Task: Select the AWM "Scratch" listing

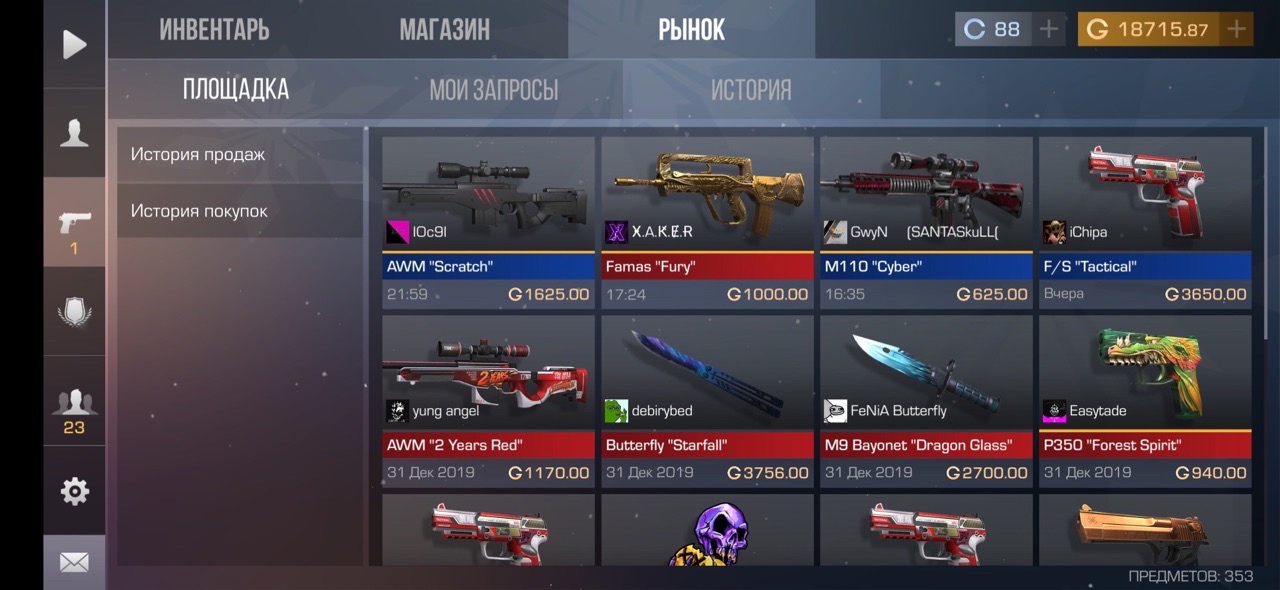Action: coord(488,222)
